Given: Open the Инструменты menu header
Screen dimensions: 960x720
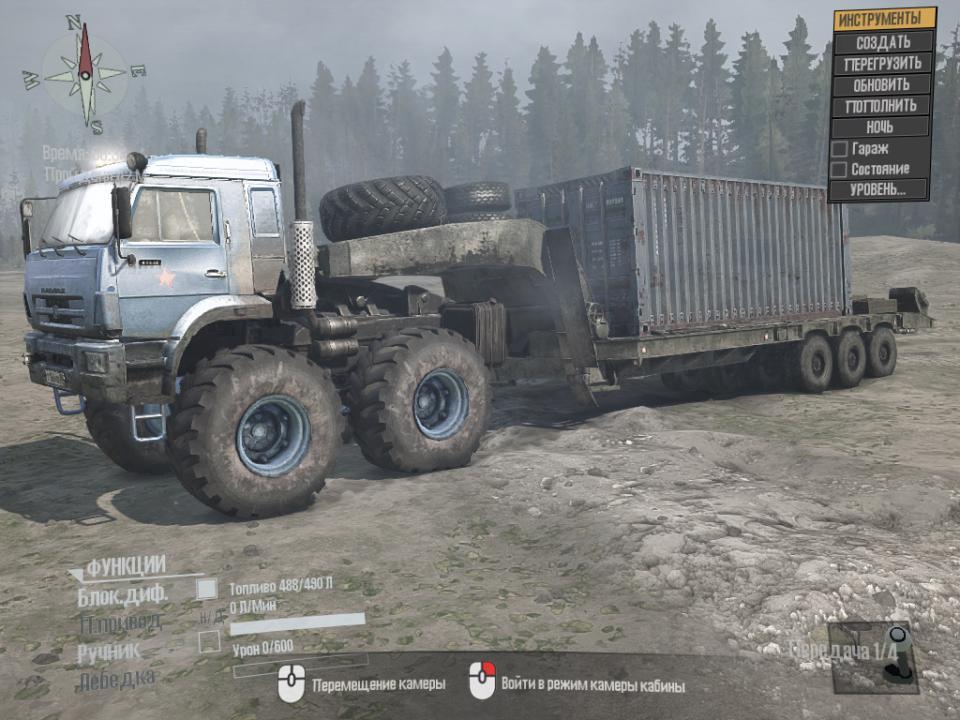Looking at the screenshot, I should (884, 19).
